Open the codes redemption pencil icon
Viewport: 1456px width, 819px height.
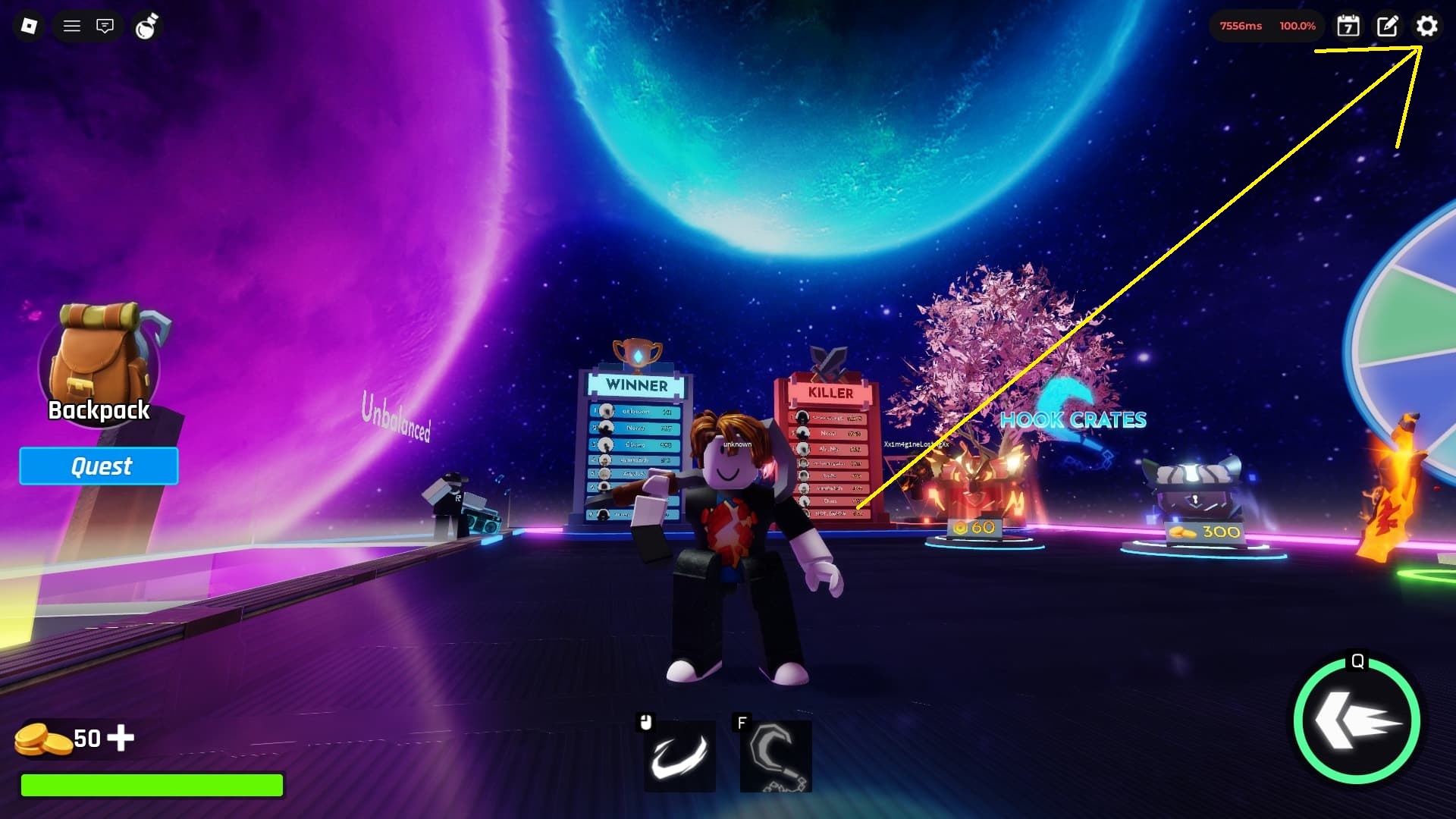(x=1386, y=27)
